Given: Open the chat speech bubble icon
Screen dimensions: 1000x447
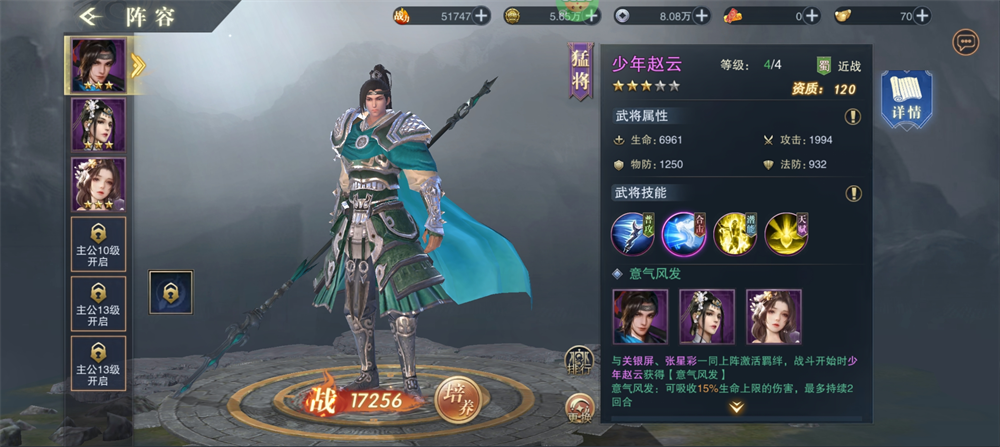Looking at the screenshot, I should (965, 42).
